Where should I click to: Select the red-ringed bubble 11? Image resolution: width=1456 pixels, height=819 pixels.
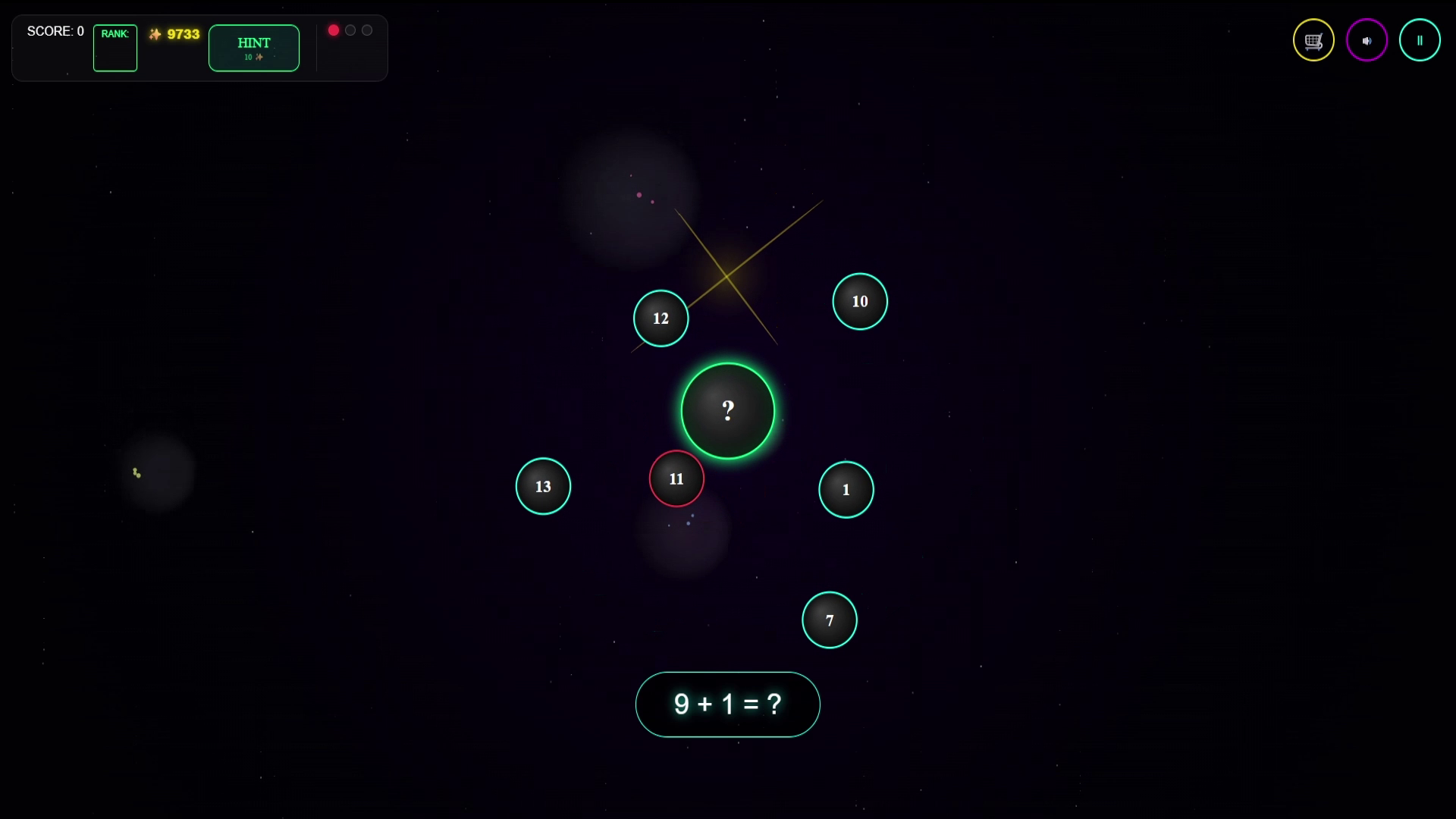point(676,479)
